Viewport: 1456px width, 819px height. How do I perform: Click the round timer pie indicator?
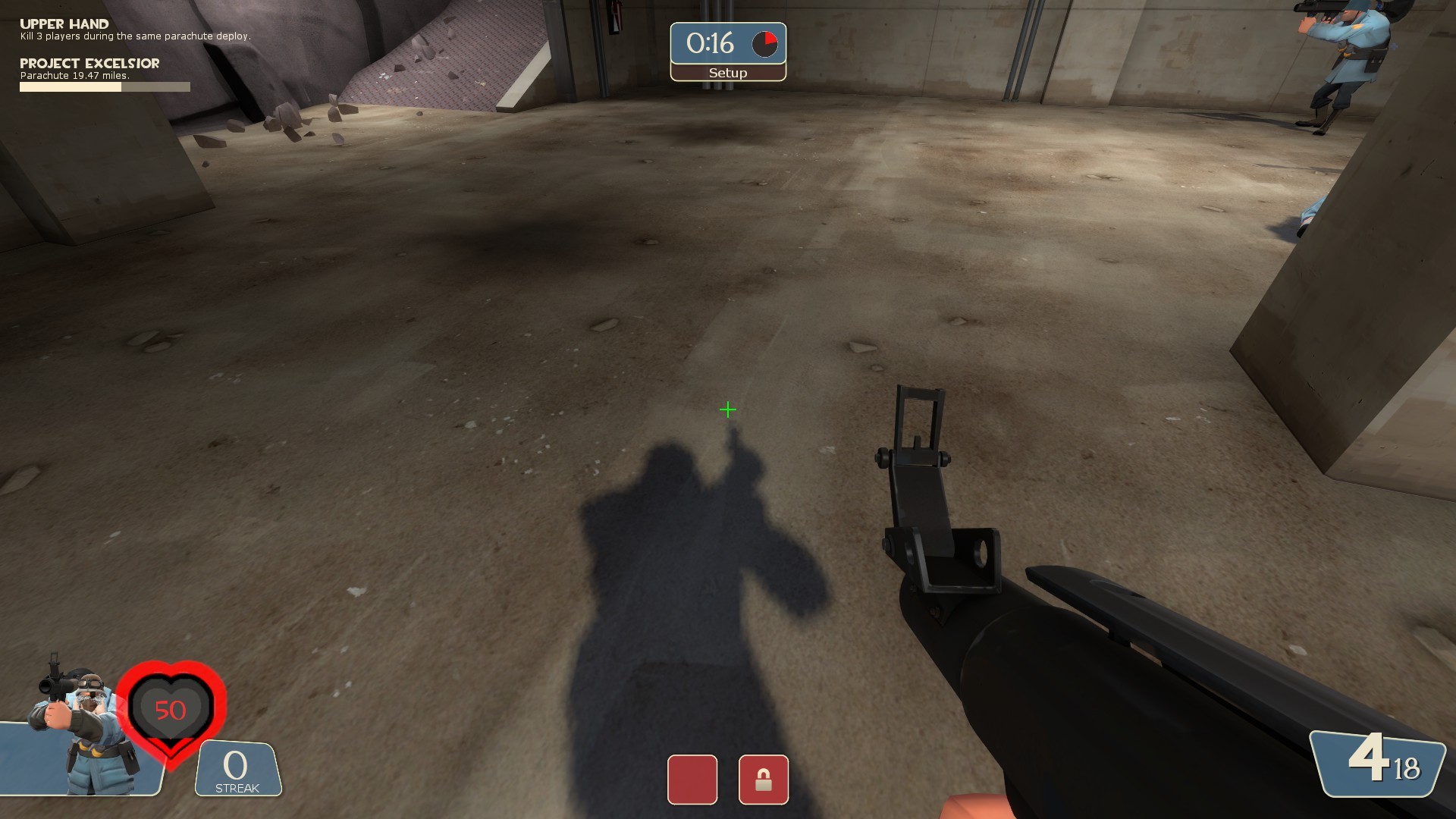[764, 43]
